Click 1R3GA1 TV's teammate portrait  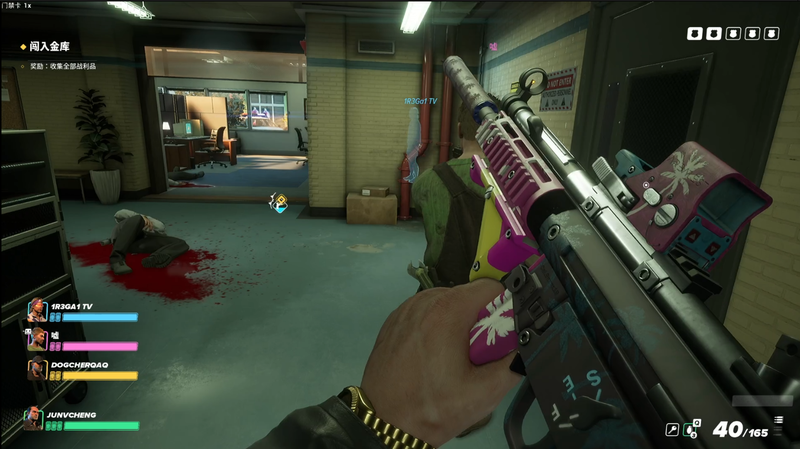coord(36,310)
